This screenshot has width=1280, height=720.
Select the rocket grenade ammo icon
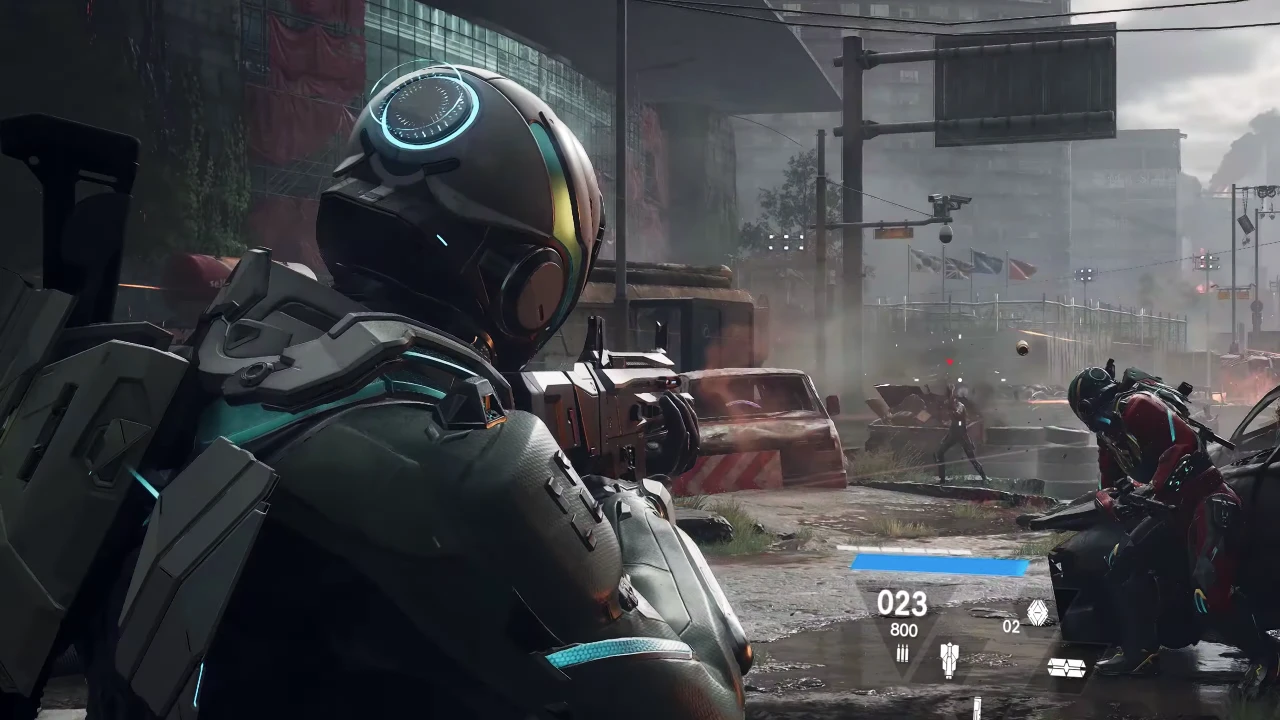tap(948, 658)
